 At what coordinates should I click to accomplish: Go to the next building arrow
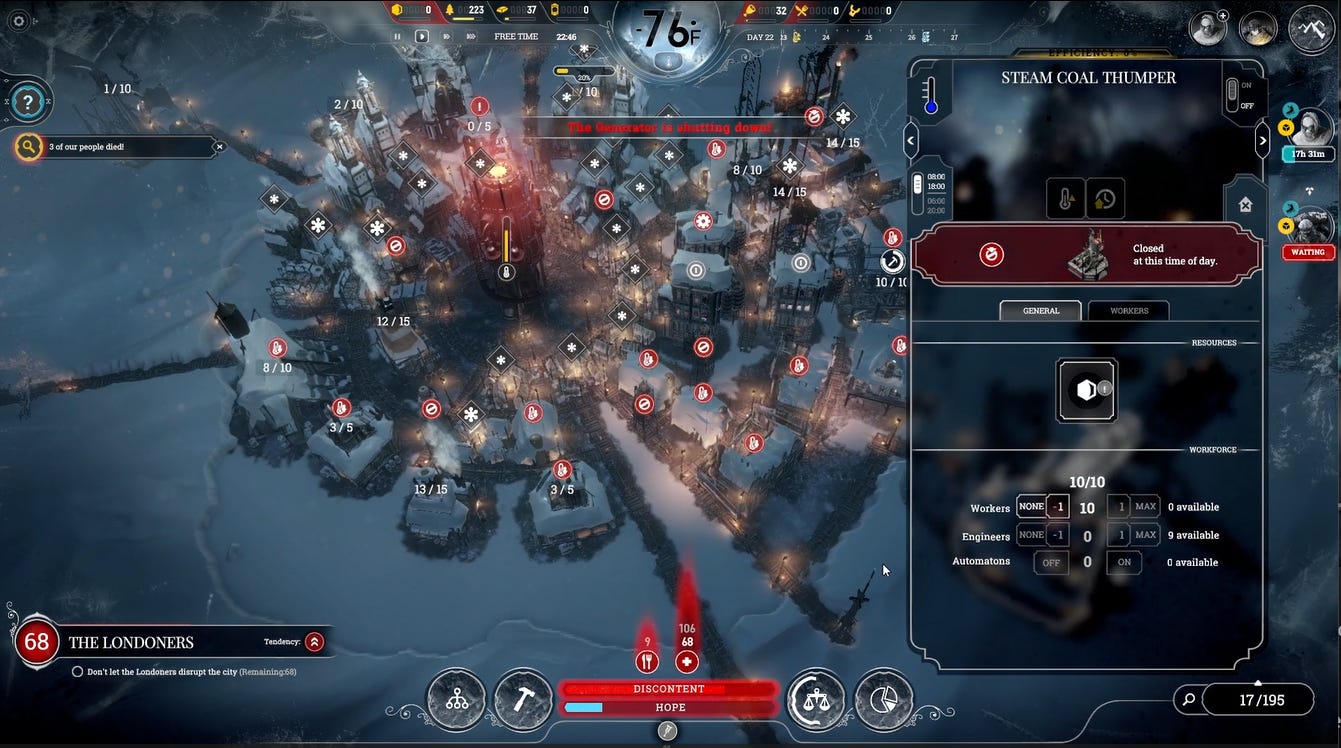click(x=1262, y=141)
